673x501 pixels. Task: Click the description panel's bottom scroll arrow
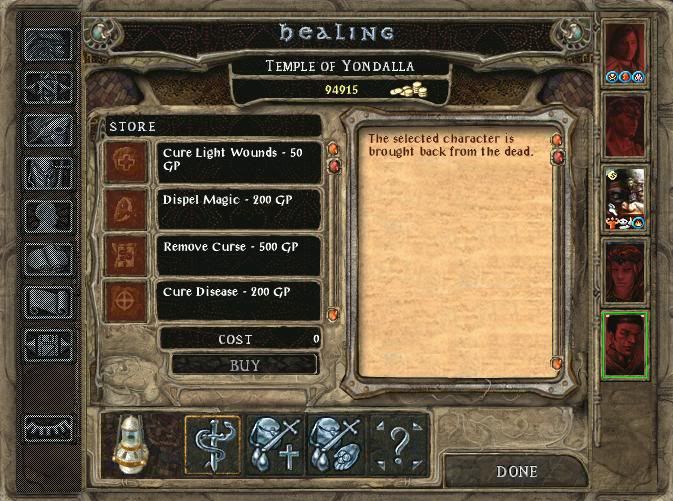click(x=557, y=363)
